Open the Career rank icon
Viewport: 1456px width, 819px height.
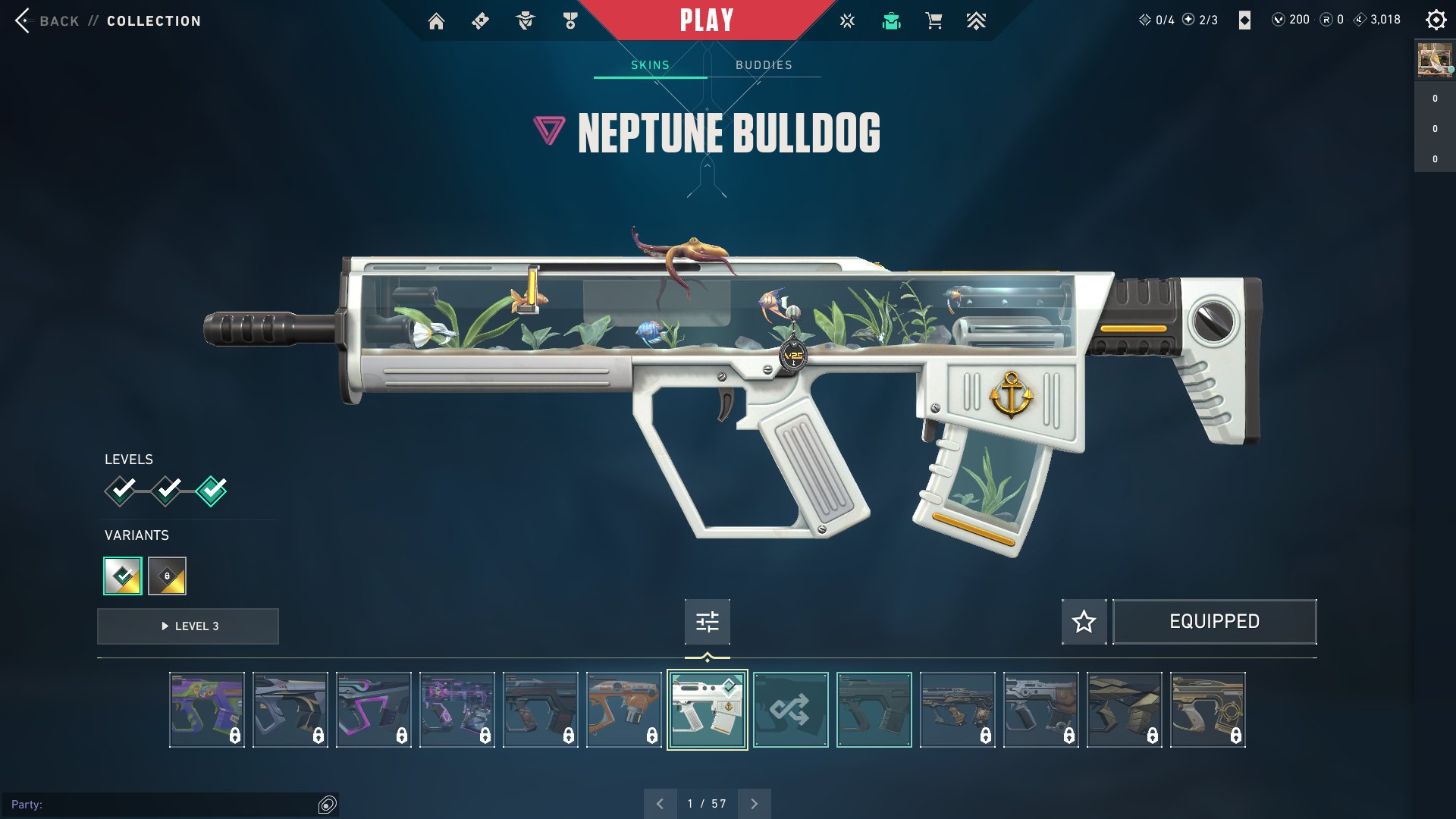[570, 20]
